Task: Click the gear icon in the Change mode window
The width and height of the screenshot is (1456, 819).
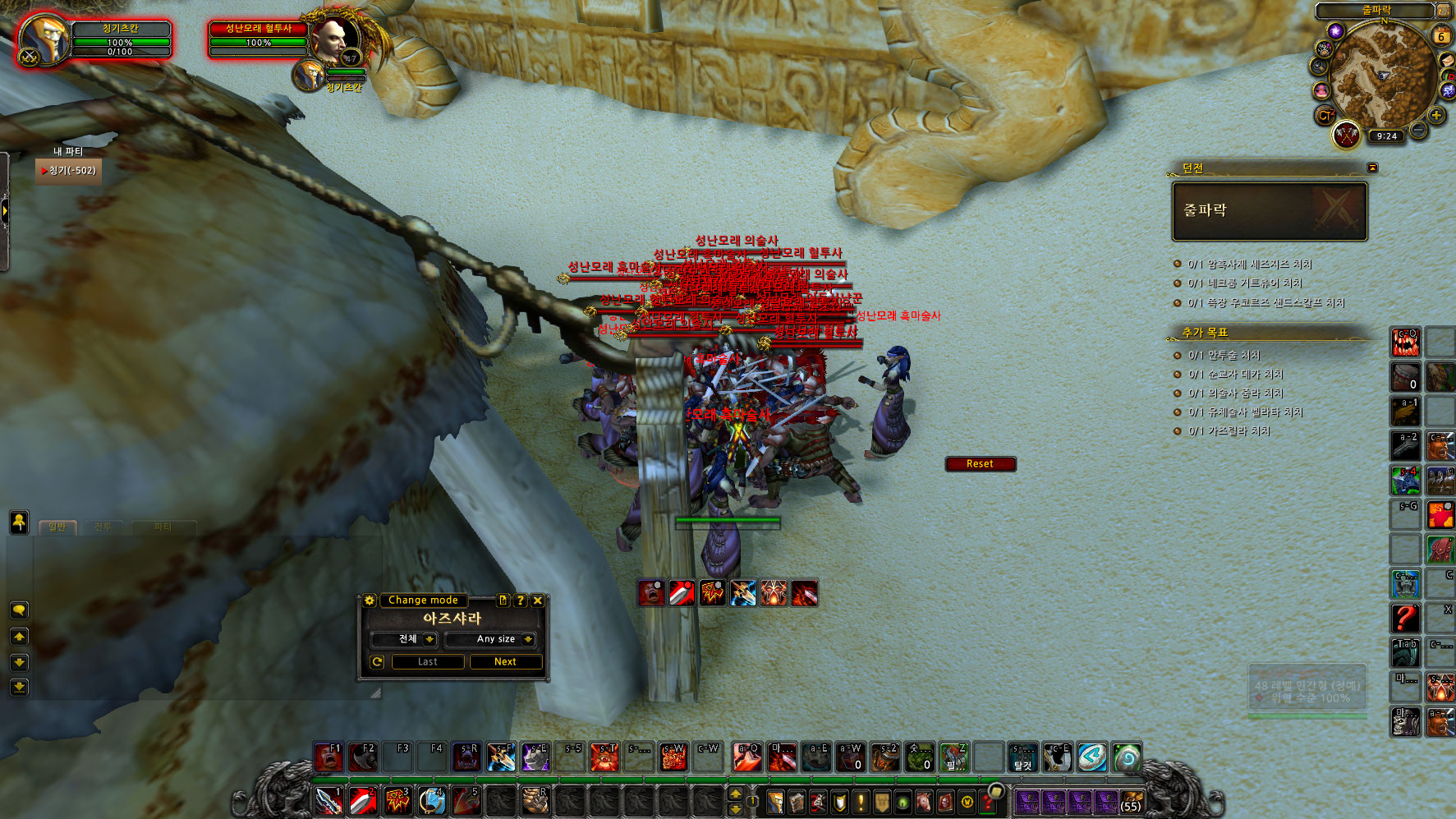Action: 370,601
